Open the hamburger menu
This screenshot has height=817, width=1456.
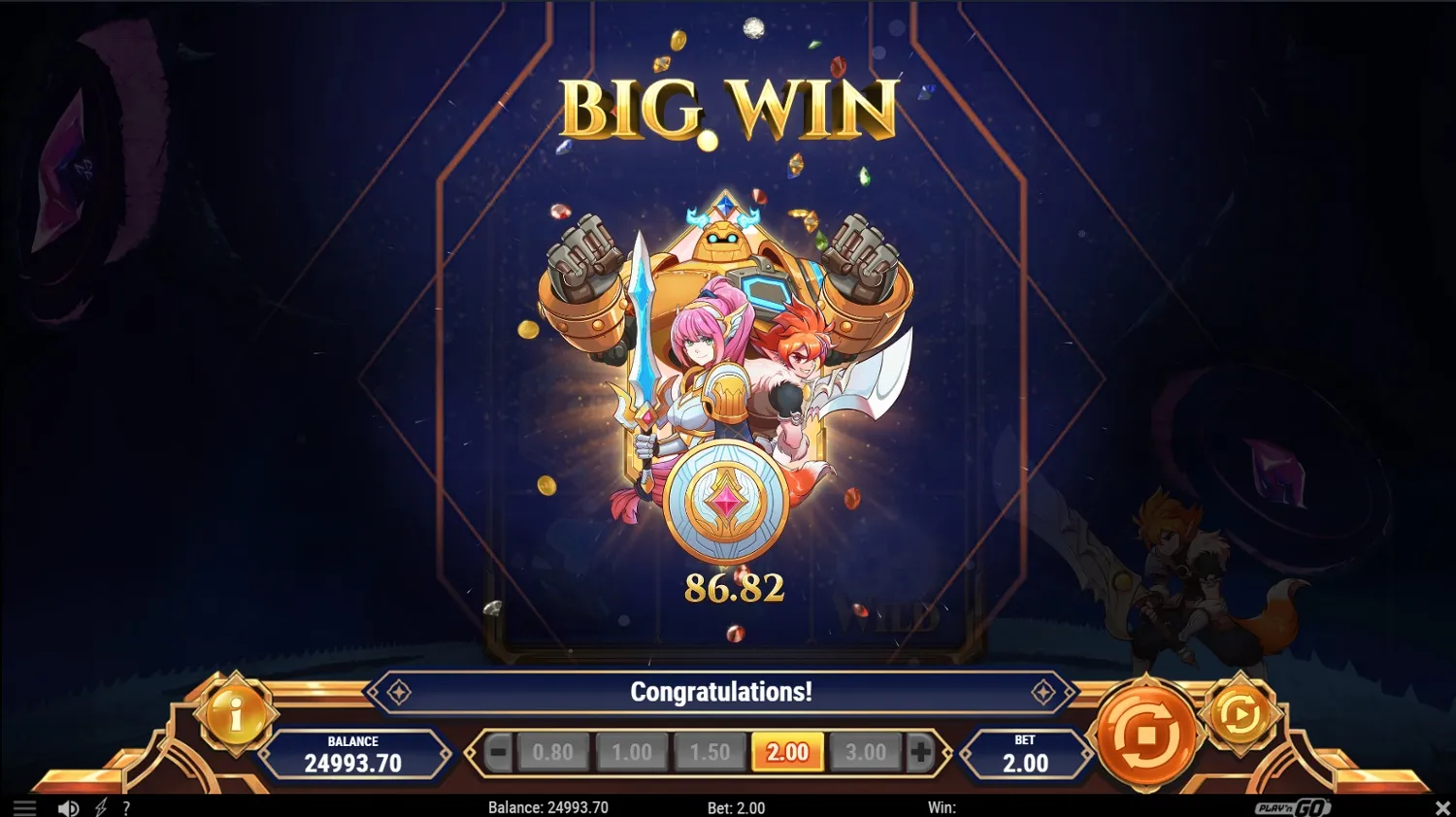pyautogui.click(x=24, y=807)
